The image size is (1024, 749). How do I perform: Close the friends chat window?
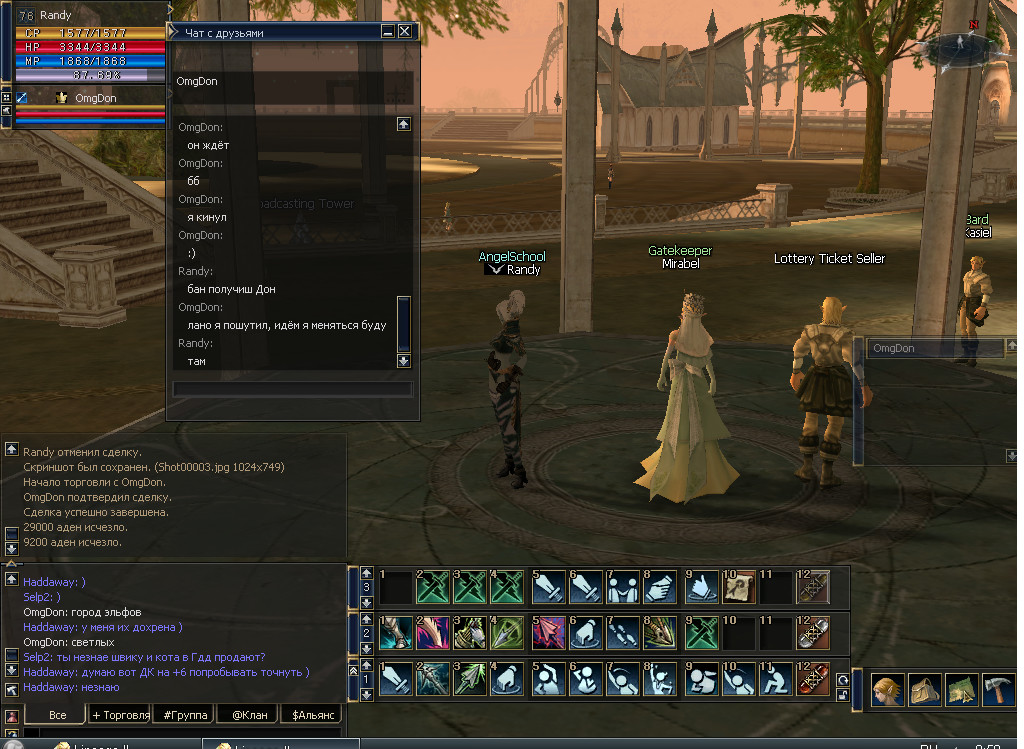point(405,32)
